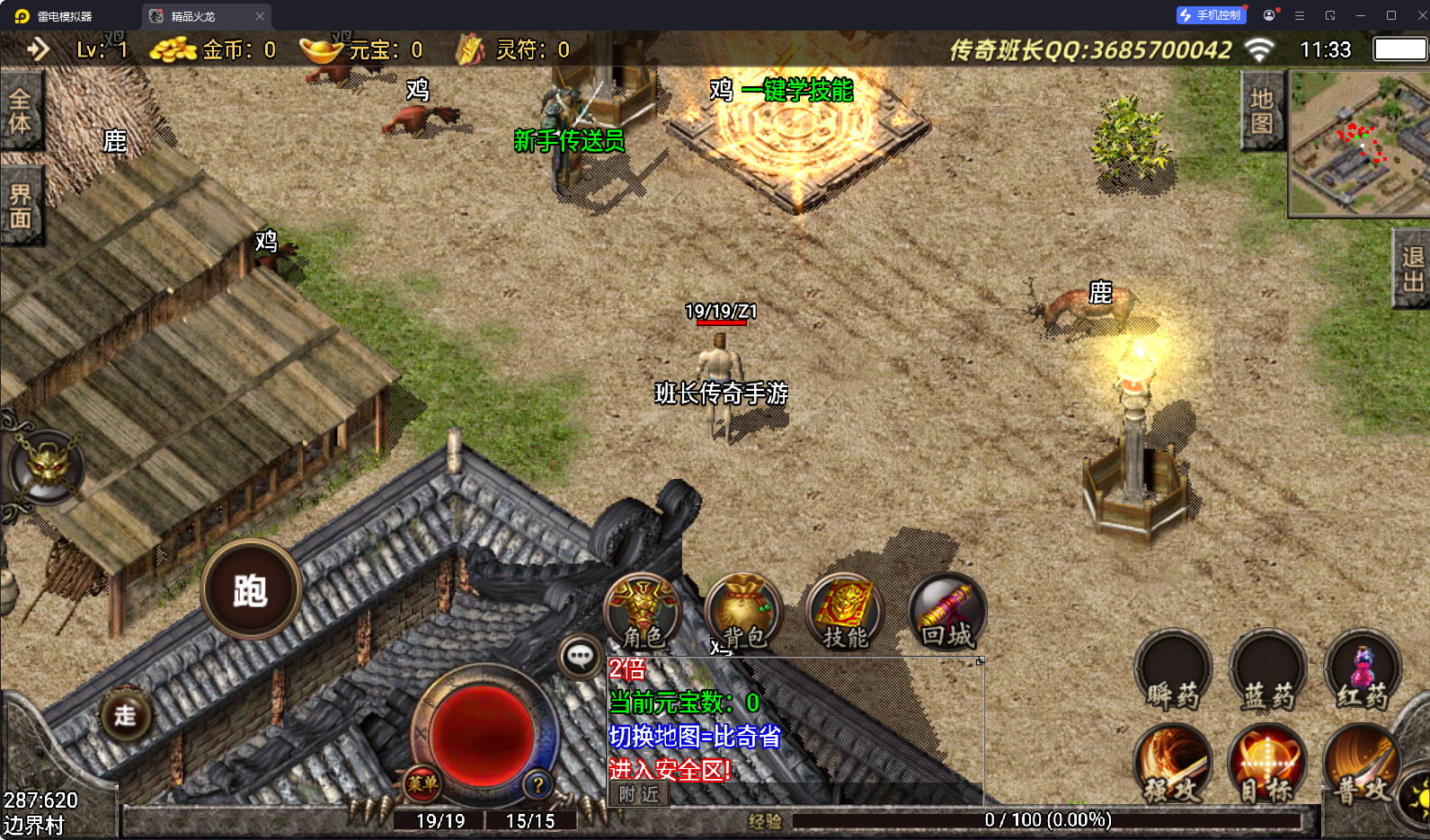The height and width of the screenshot is (840, 1430).
Task: Open the chat speech bubble icon
Action: coord(580,658)
